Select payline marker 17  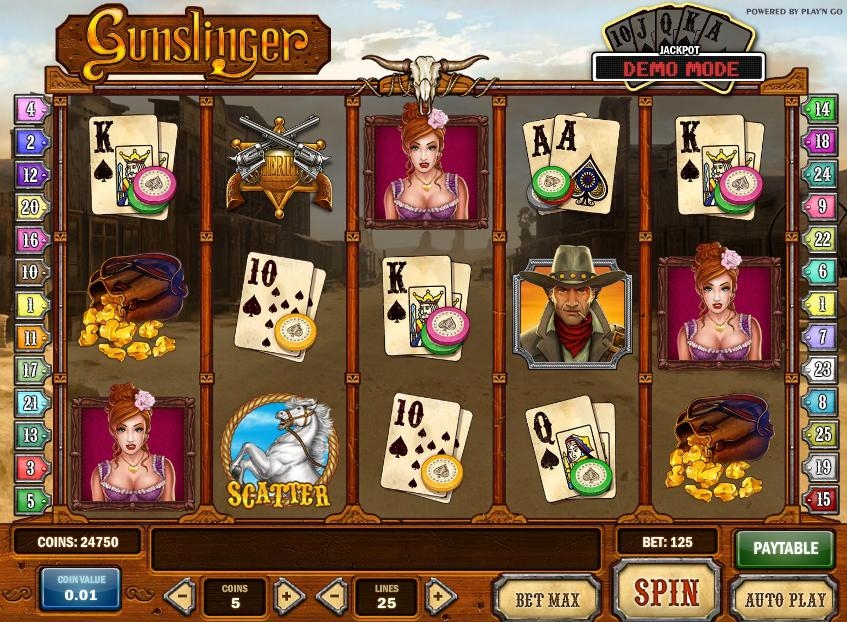[x=31, y=370]
